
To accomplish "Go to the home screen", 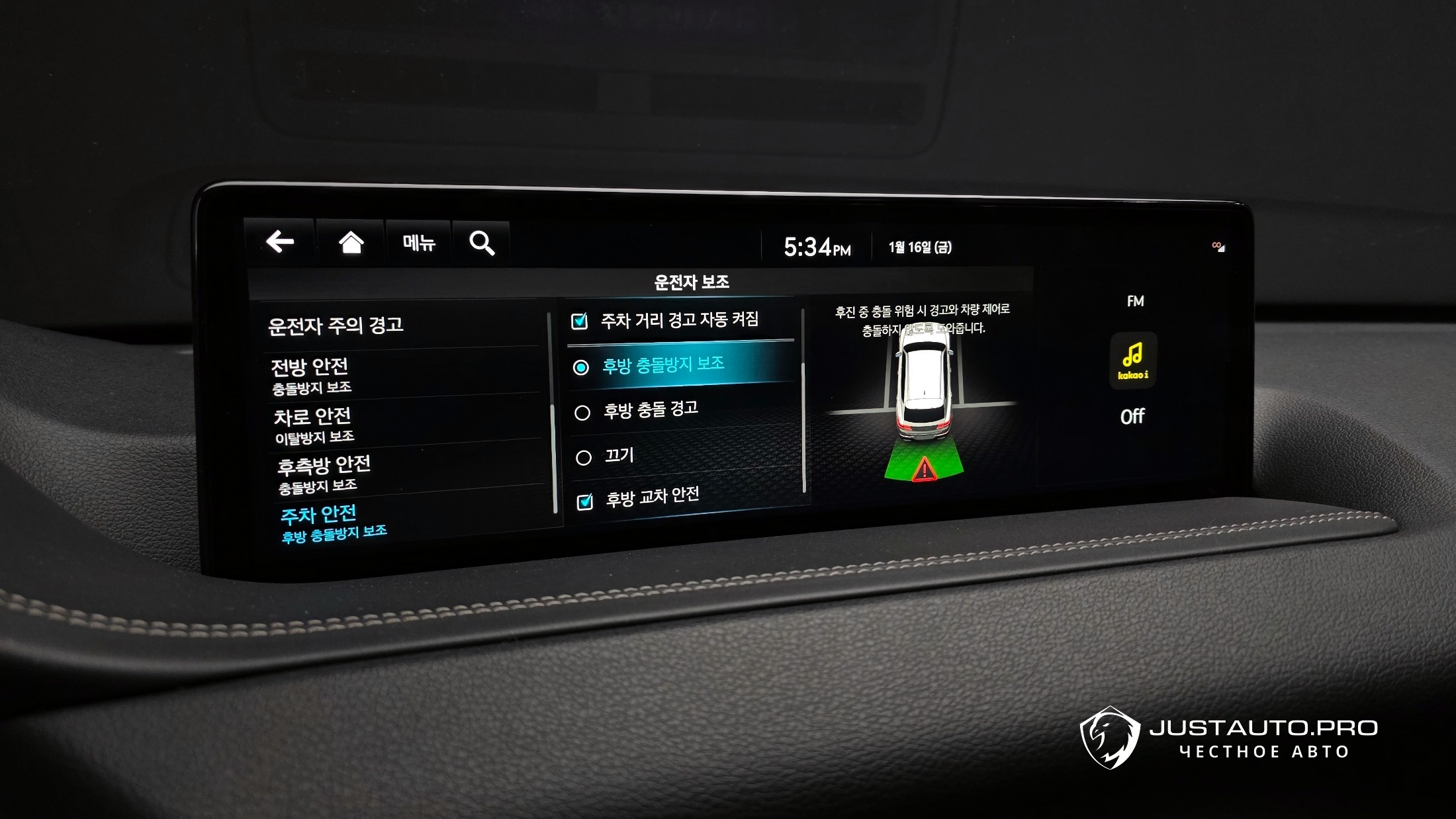I will [x=351, y=243].
